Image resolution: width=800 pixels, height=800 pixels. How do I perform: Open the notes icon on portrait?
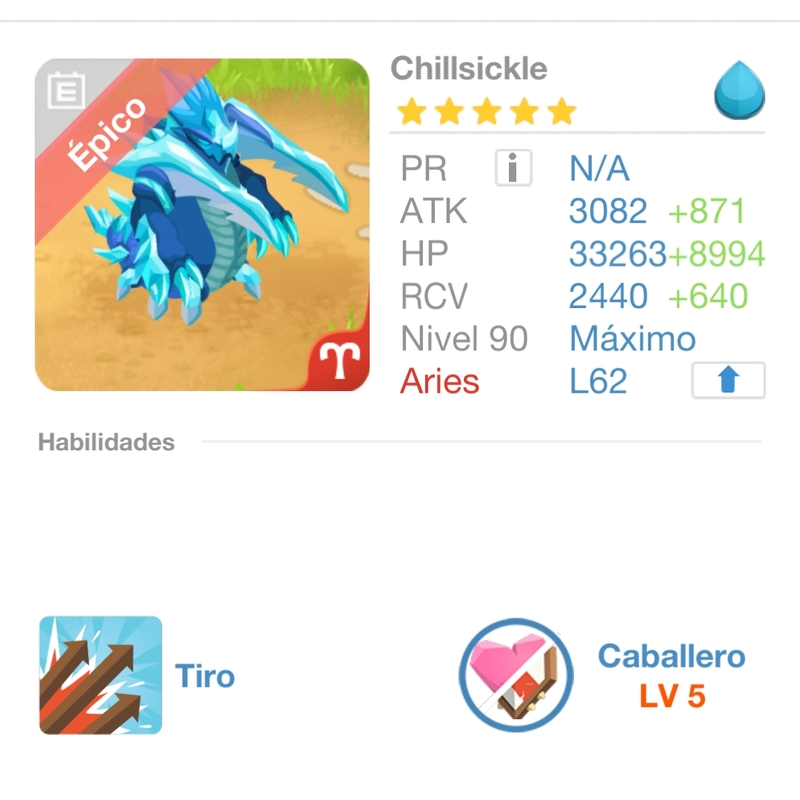coord(65,91)
